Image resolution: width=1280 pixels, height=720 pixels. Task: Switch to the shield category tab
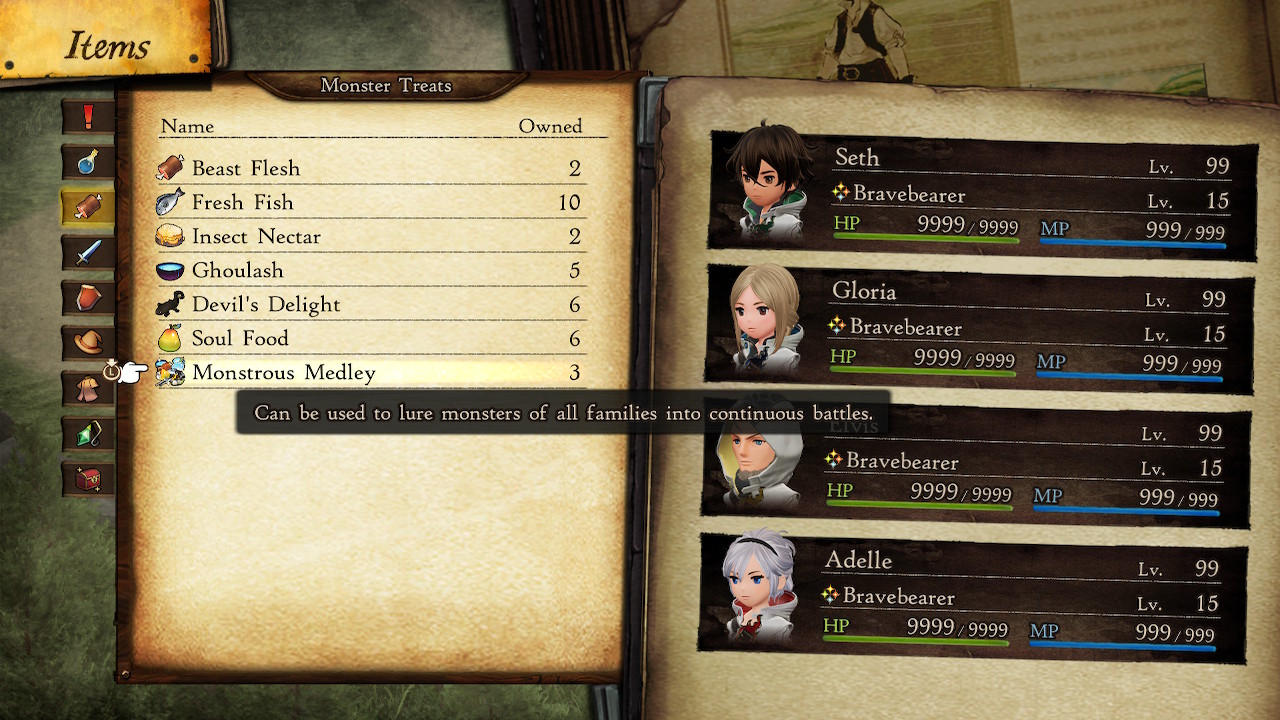[88, 297]
